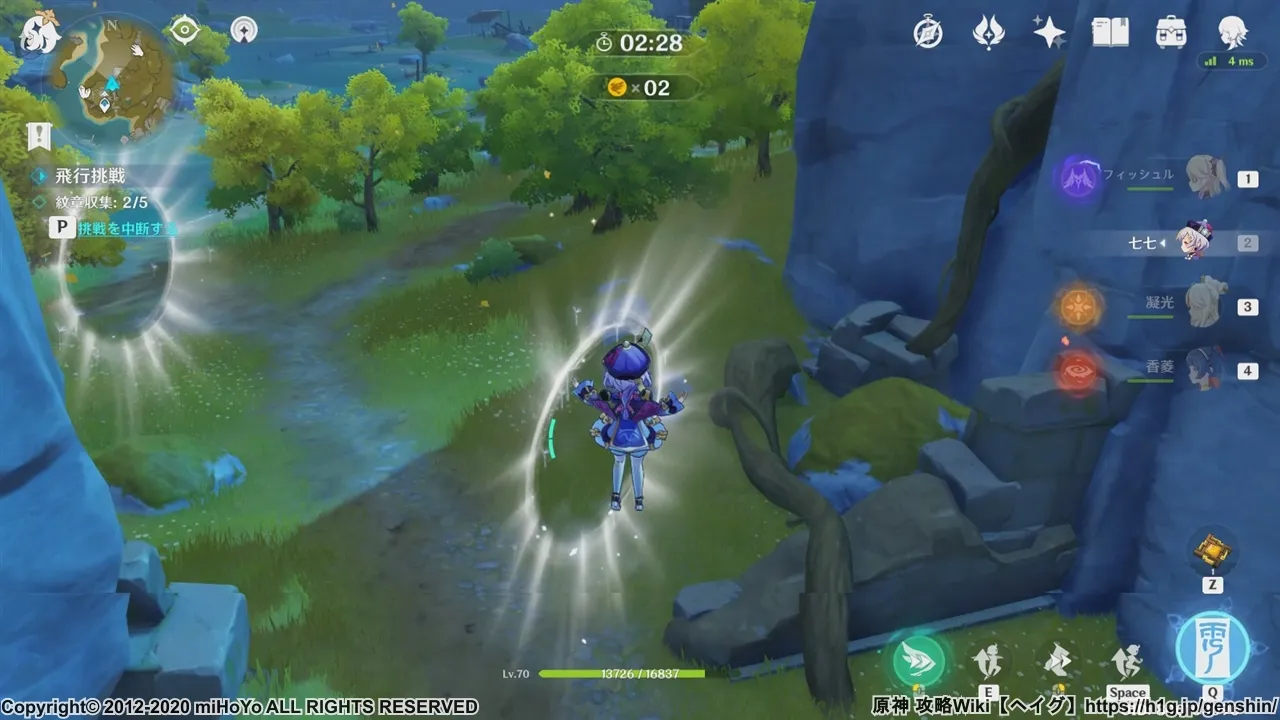Activate the green wing dash skill
Screen dimensions: 1280x720
pyautogui.click(x=918, y=661)
